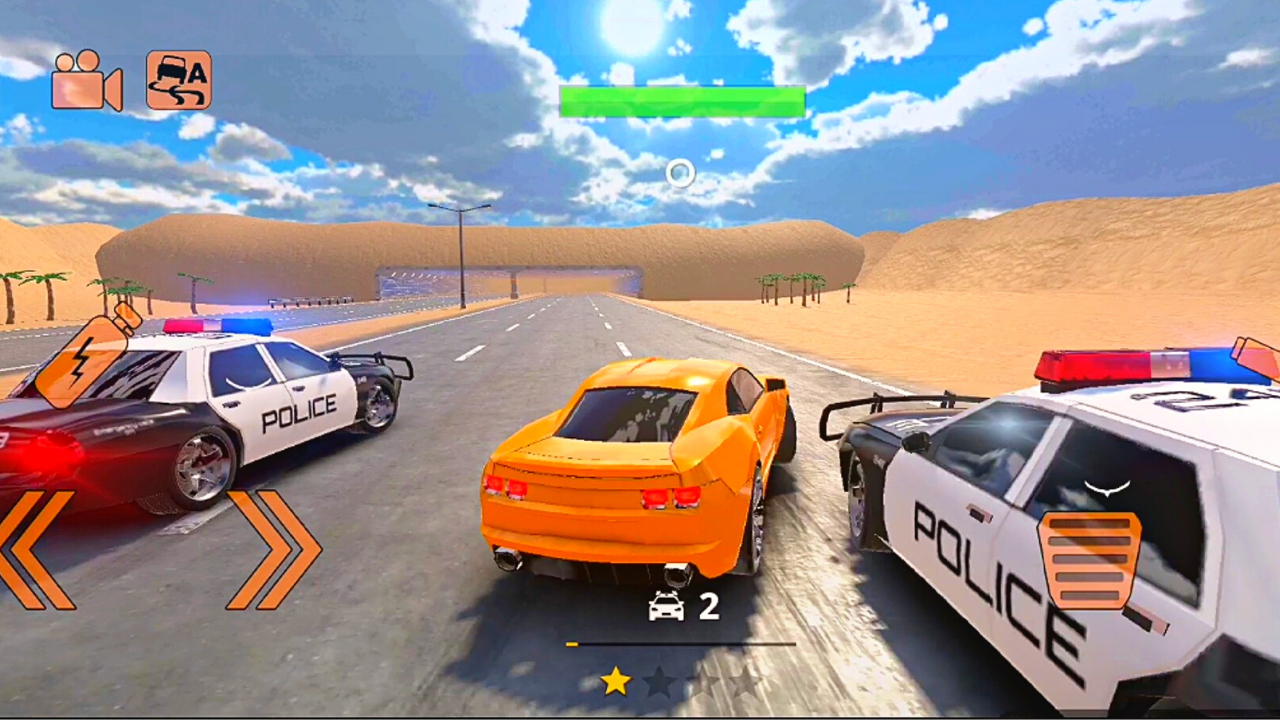The width and height of the screenshot is (1280, 720).
Task: Click the second grayed-out star
Action: [x=660, y=683]
